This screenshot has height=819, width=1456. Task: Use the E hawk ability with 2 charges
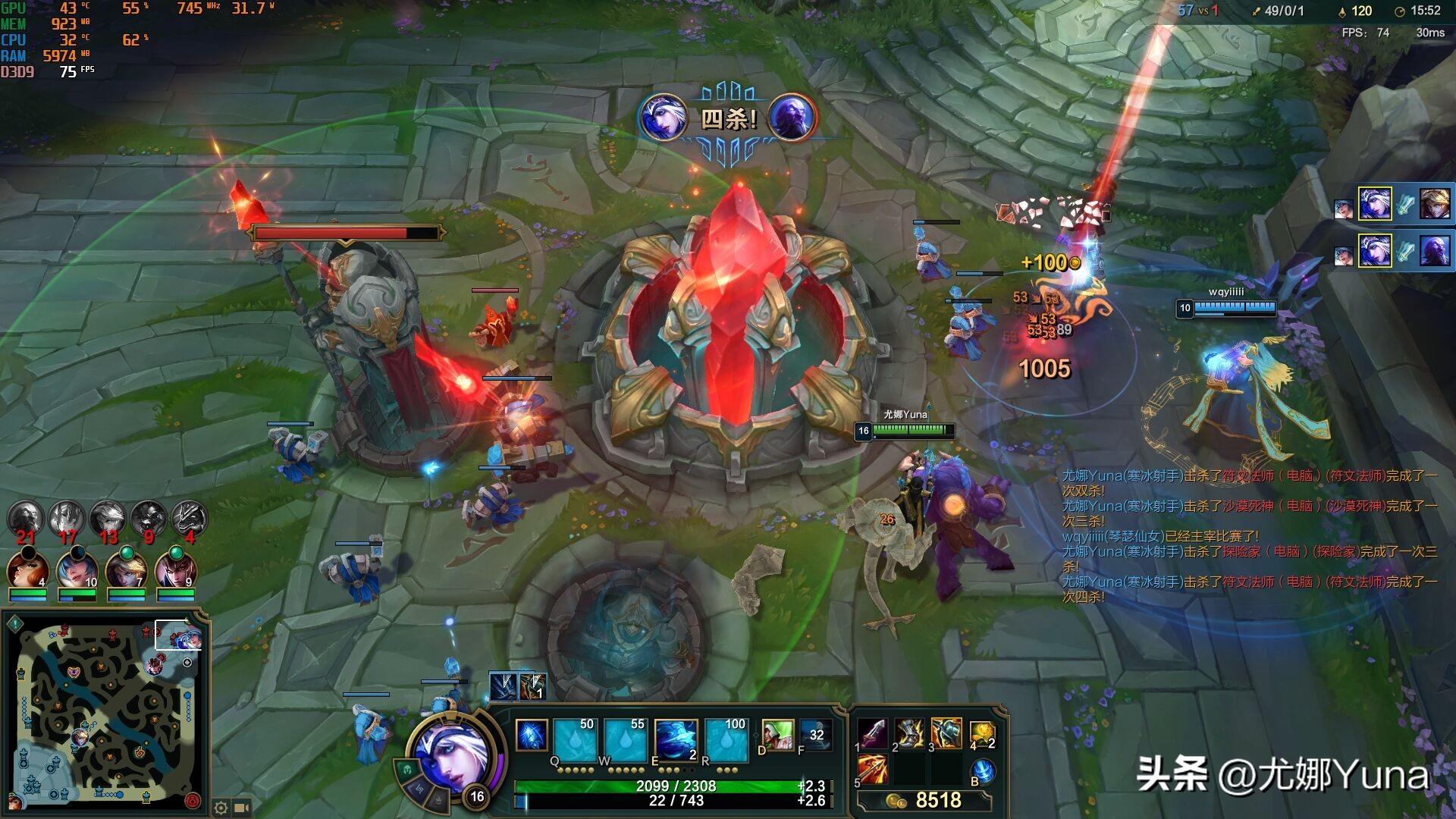[676, 741]
